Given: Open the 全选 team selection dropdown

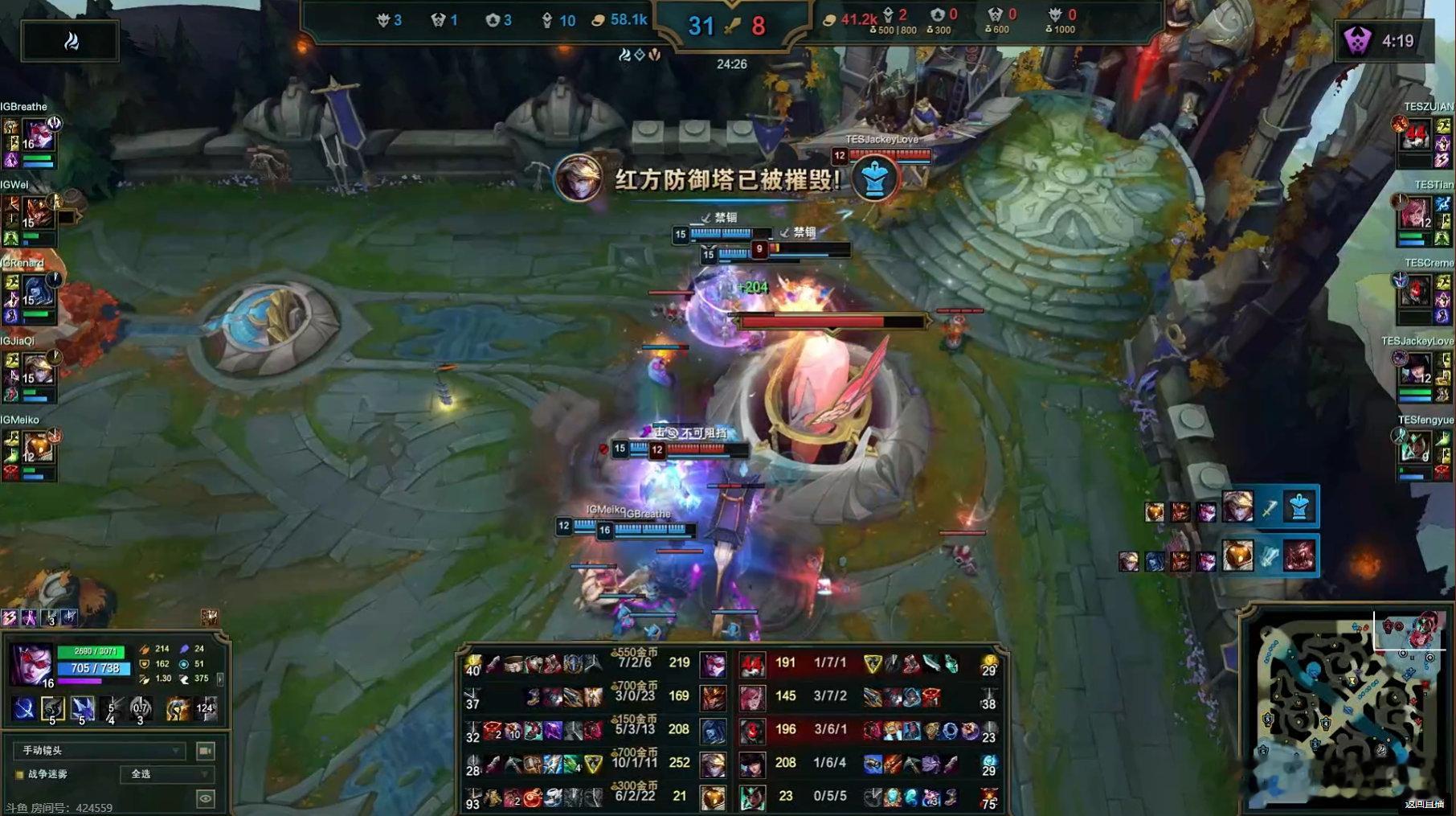Looking at the screenshot, I should click(167, 775).
